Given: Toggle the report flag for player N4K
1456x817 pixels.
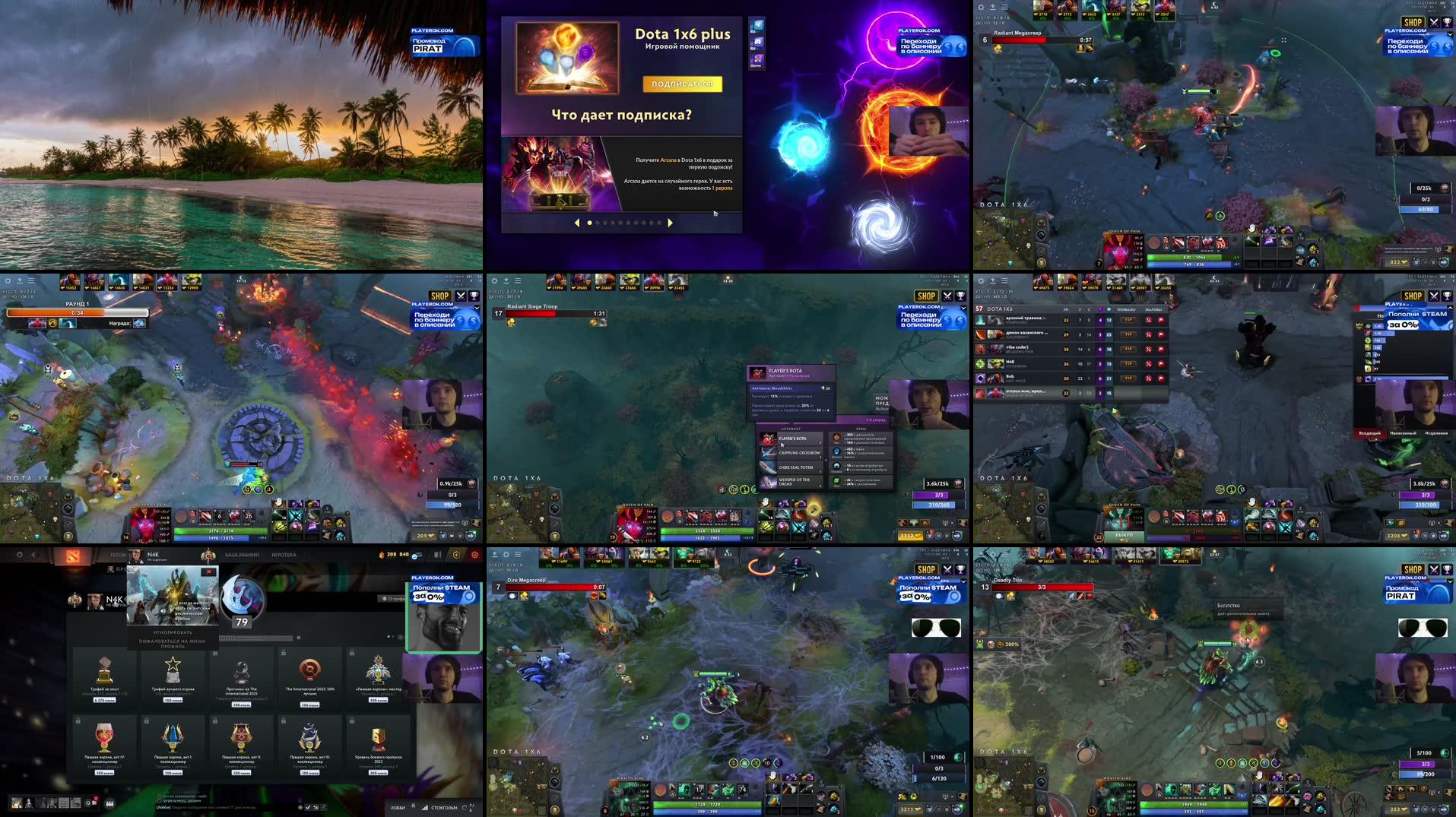Looking at the screenshot, I should pos(1161,363).
